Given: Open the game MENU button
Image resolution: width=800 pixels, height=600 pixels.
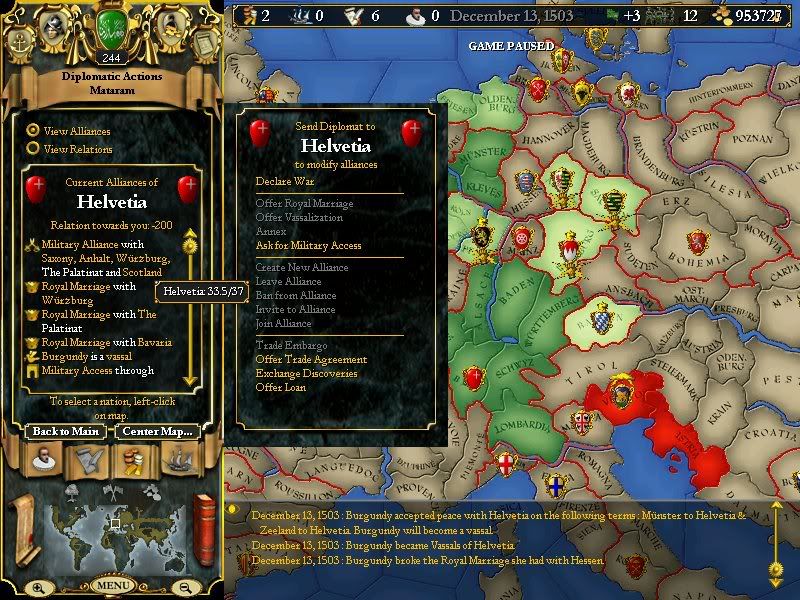Looking at the screenshot, I should click(x=111, y=585).
